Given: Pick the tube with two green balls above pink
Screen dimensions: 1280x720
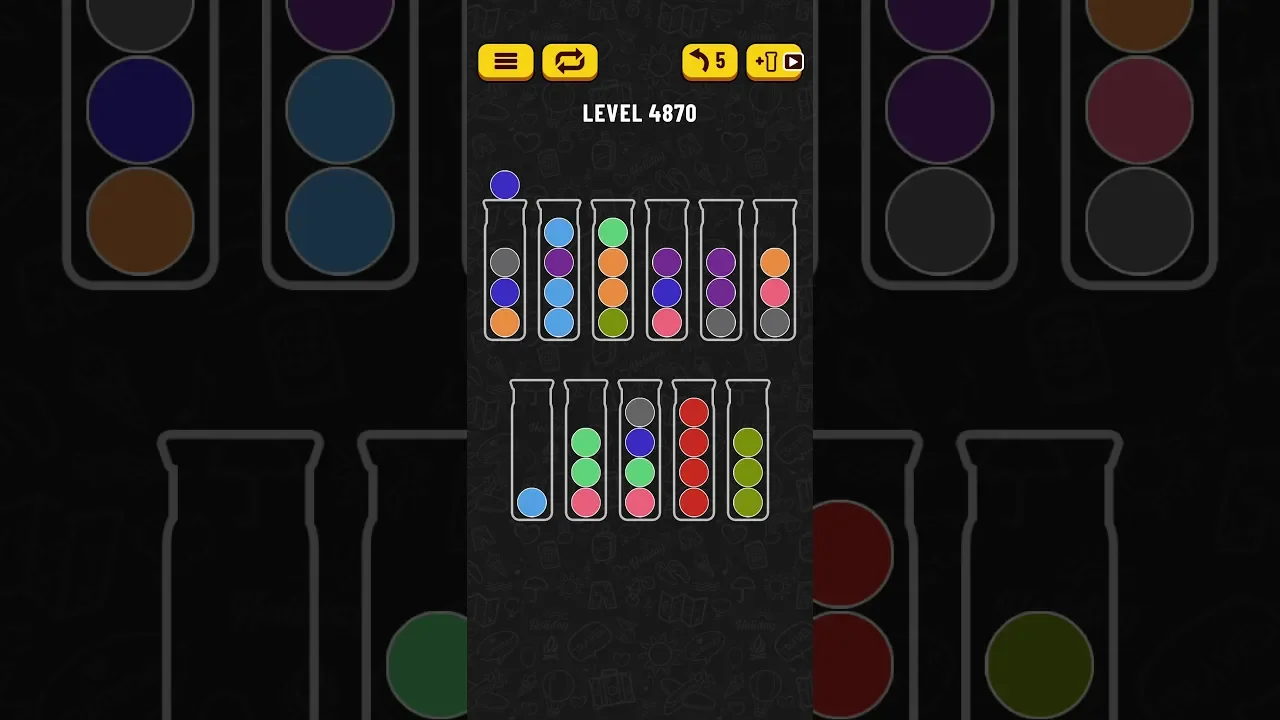Looking at the screenshot, I should [x=586, y=452].
